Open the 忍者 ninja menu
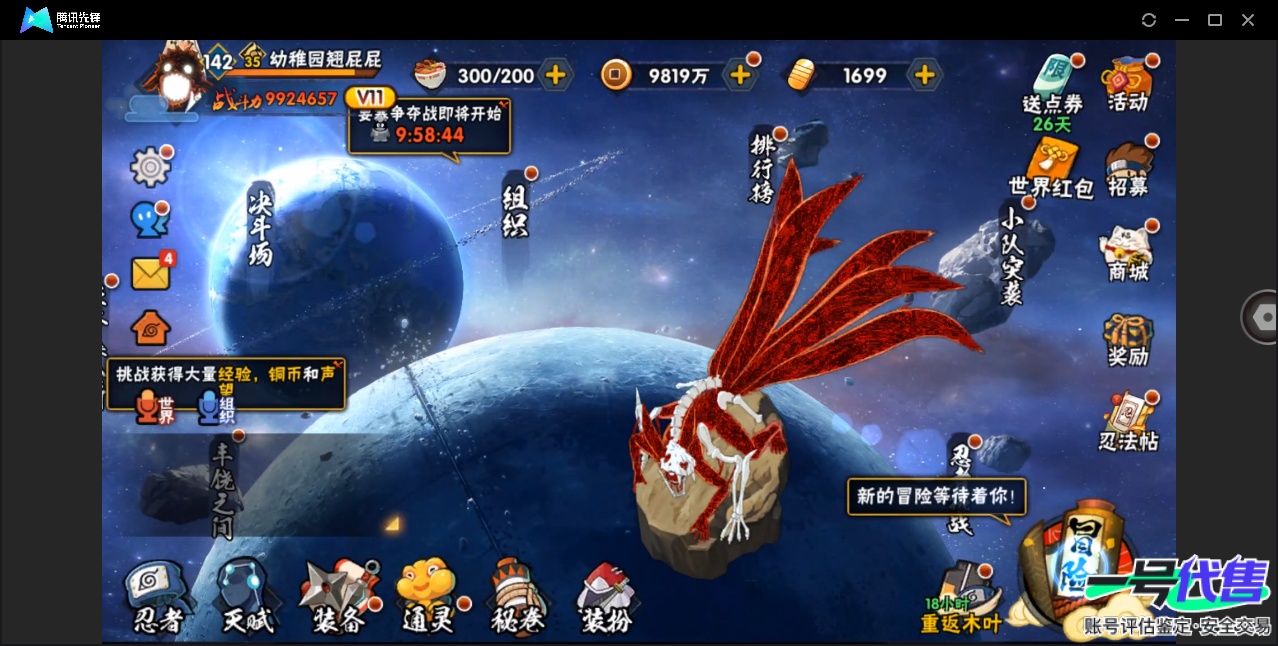Viewport: 1278px width, 646px height. [157, 598]
